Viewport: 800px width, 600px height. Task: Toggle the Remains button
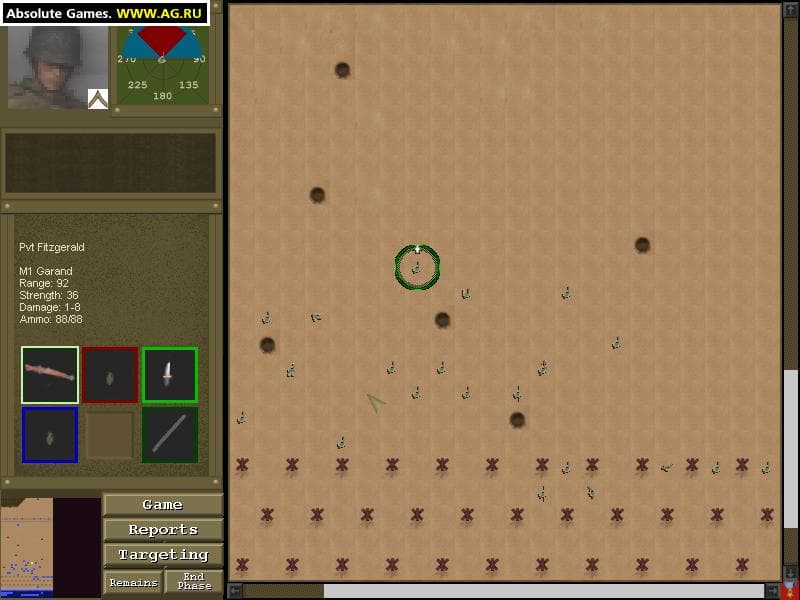pyautogui.click(x=133, y=582)
